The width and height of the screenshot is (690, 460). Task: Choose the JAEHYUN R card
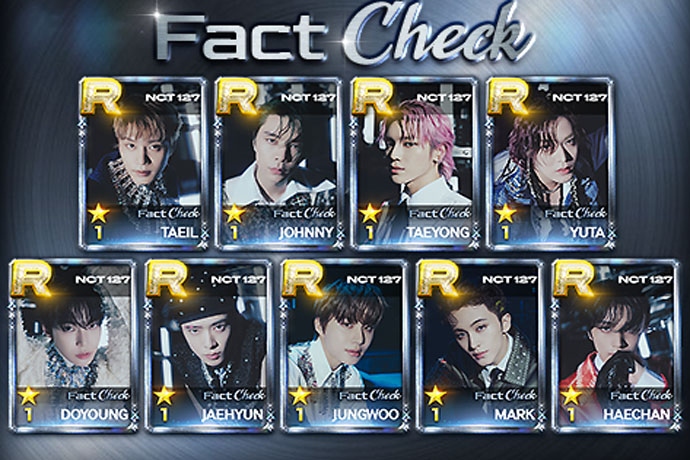(206, 343)
